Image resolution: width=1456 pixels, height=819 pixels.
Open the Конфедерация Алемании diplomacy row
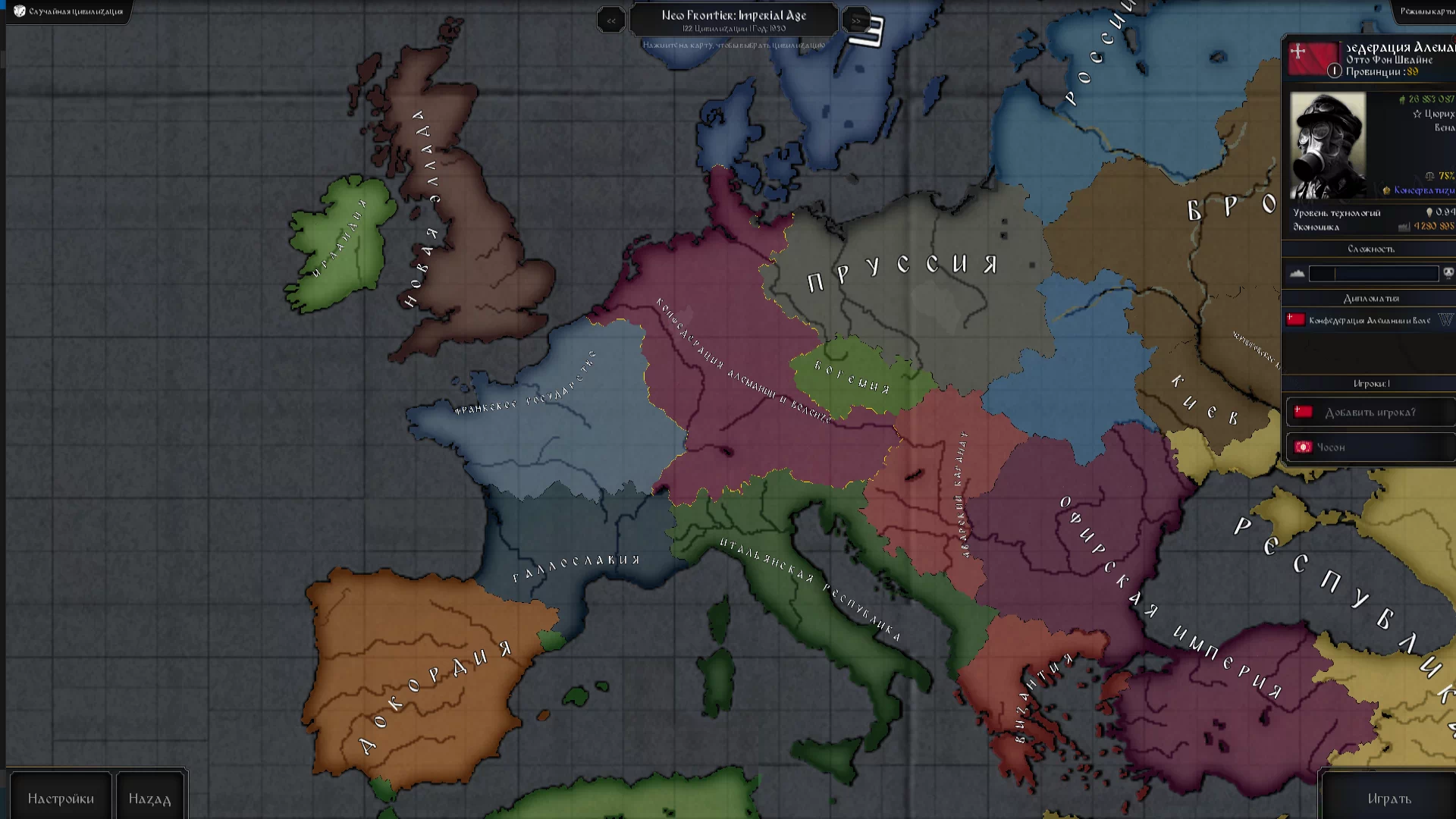(1369, 321)
